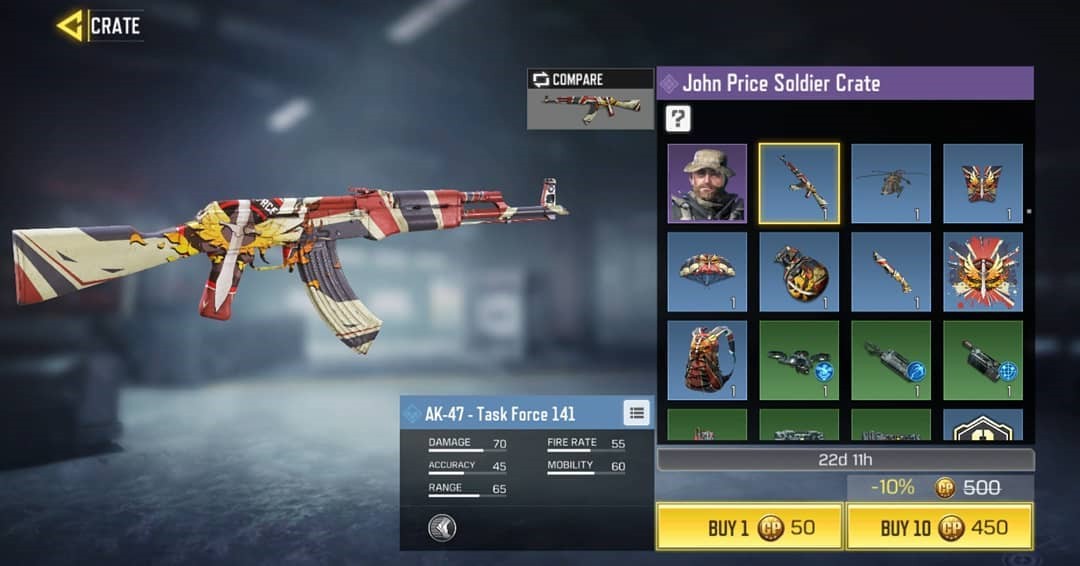This screenshot has height=566, width=1080.
Task: Open the weapon details list icon
Action: coord(636,412)
